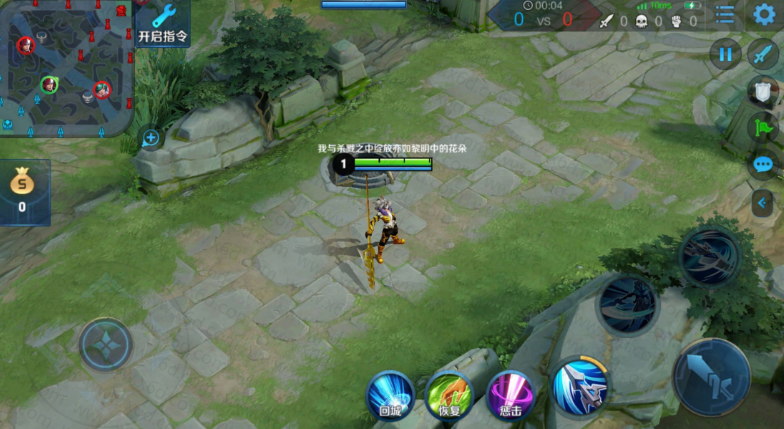Viewport: 784px width, 429px height.
Task: Open the minimap
Action: 64,66
